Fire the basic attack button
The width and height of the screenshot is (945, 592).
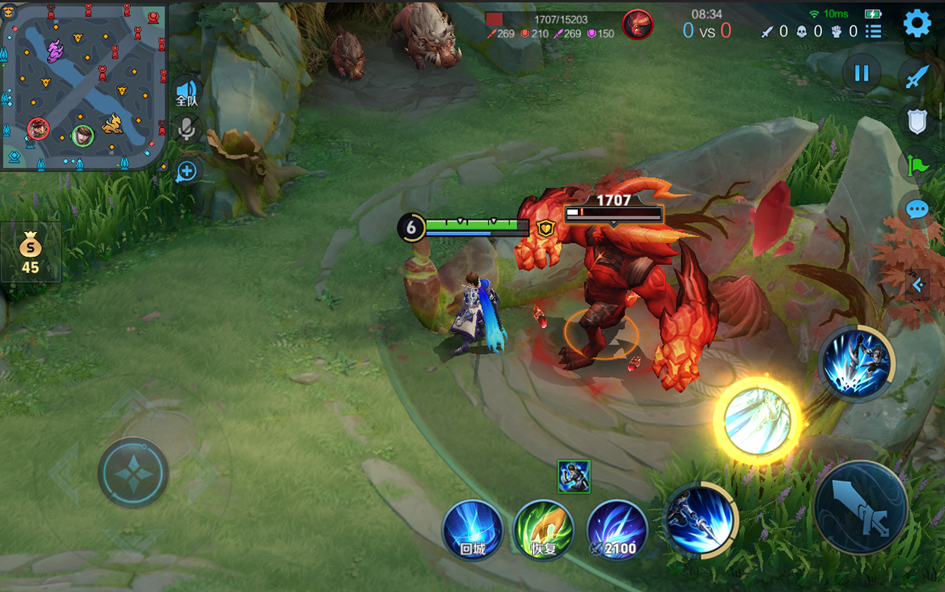pyautogui.click(x=861, y=507)
